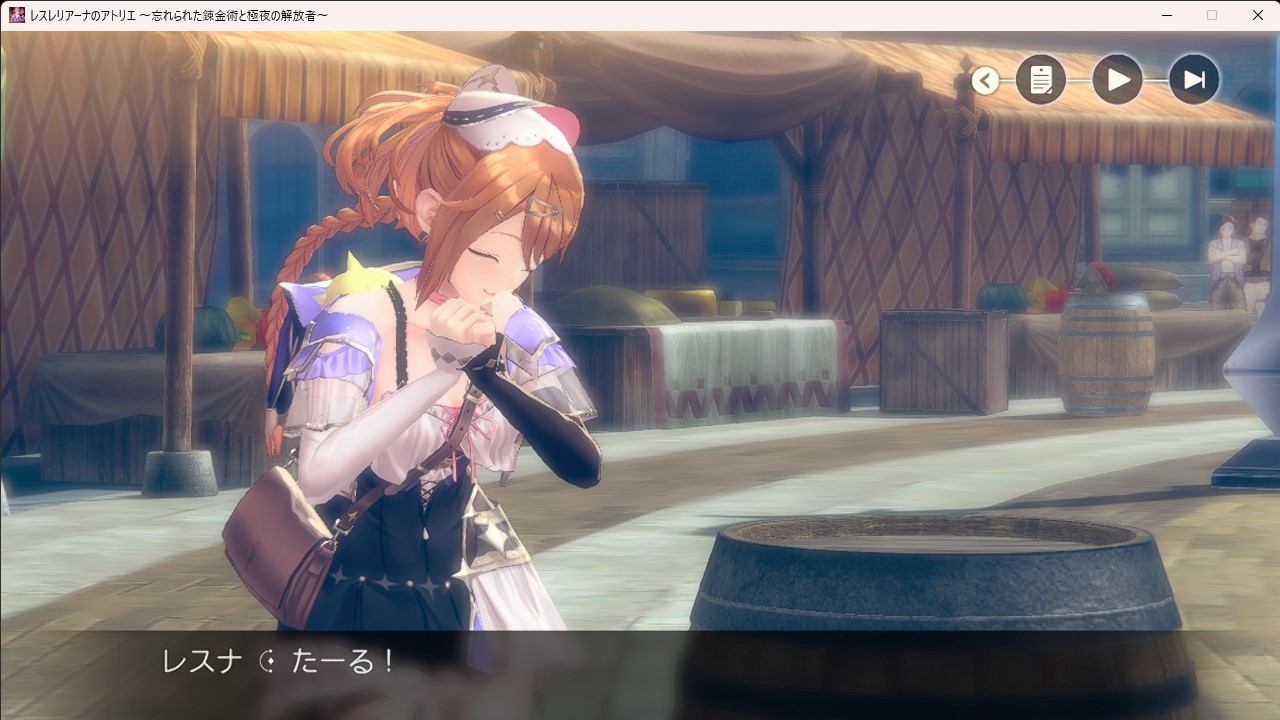This screenshot has height=720, width=1280.
Task: Skip the scene with the skip-forward button
Action: pos(1194,80)
